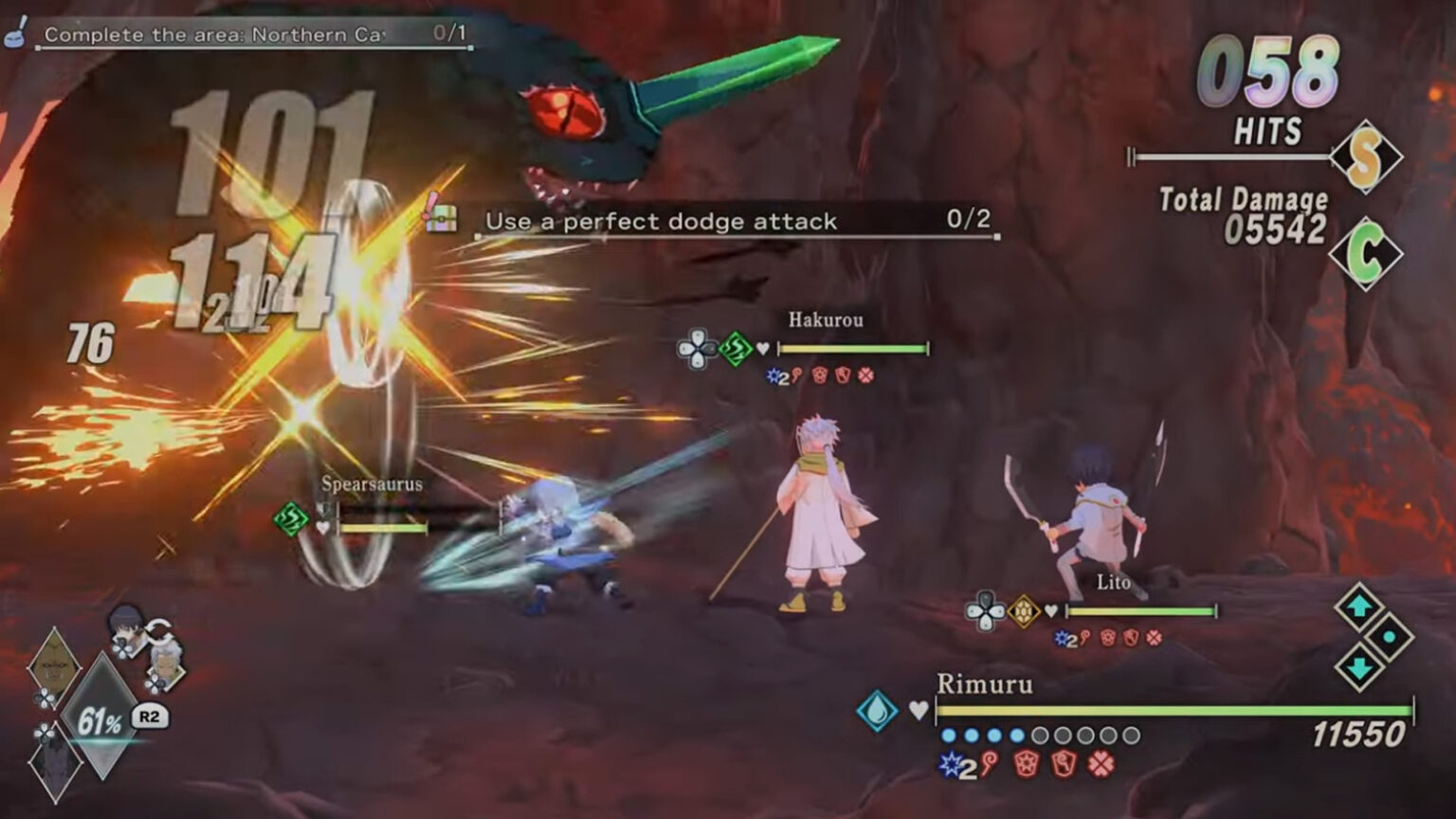Click Hakurou's green wind element icon

736,349
